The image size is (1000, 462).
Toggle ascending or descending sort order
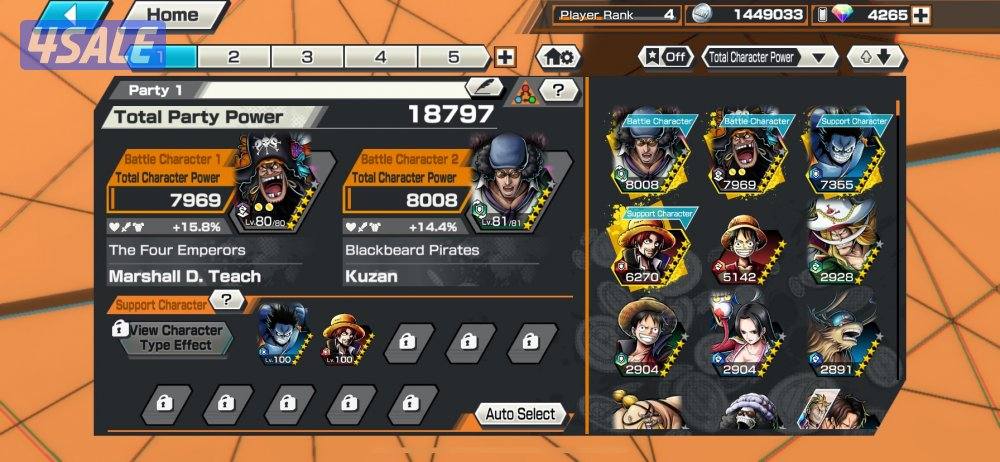(876, 57)
